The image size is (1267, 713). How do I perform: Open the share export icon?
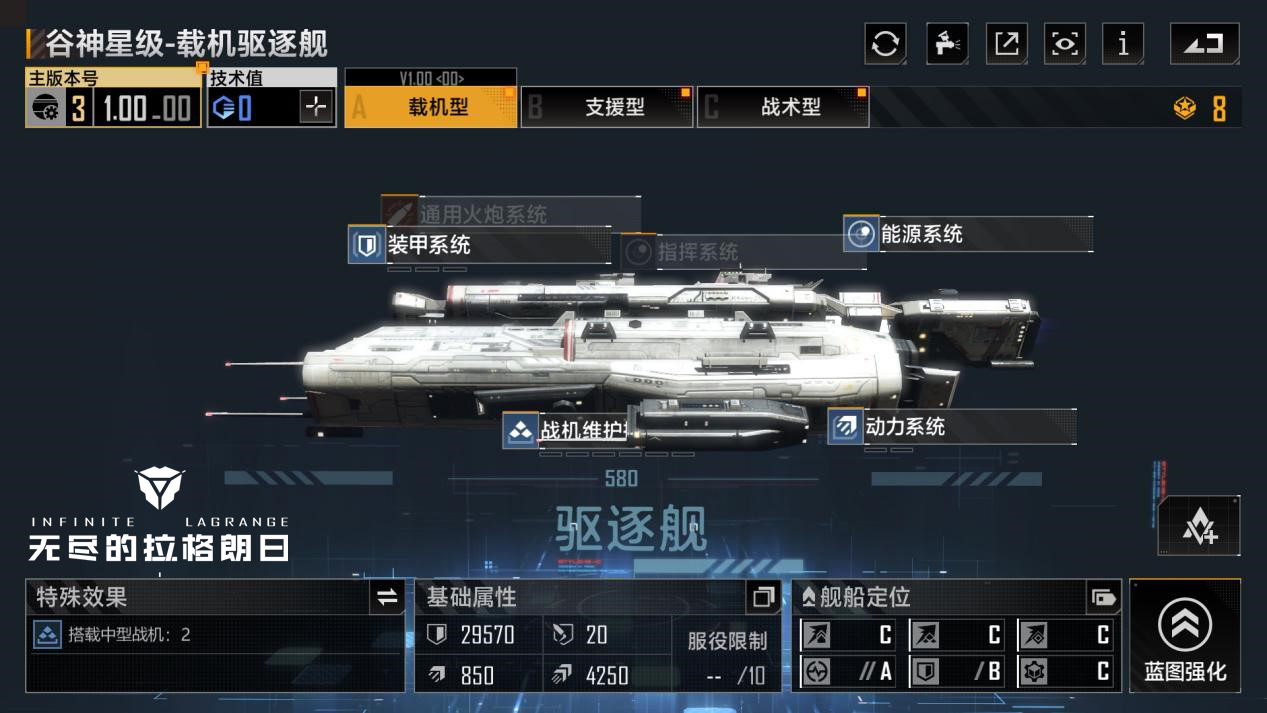[x=1006, y=44]
